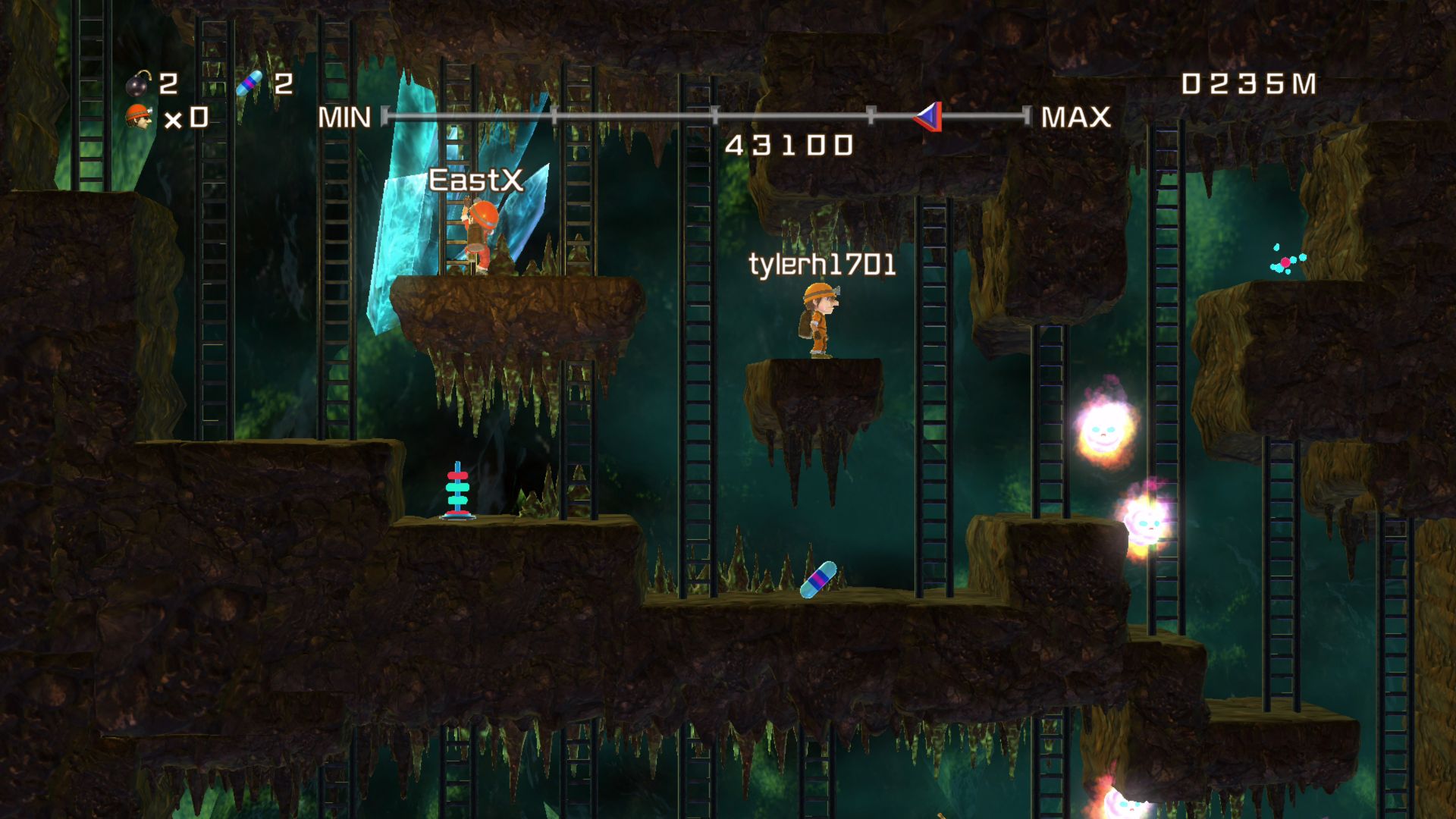Click the red triangle energy gauge marker

click(929, 117)
